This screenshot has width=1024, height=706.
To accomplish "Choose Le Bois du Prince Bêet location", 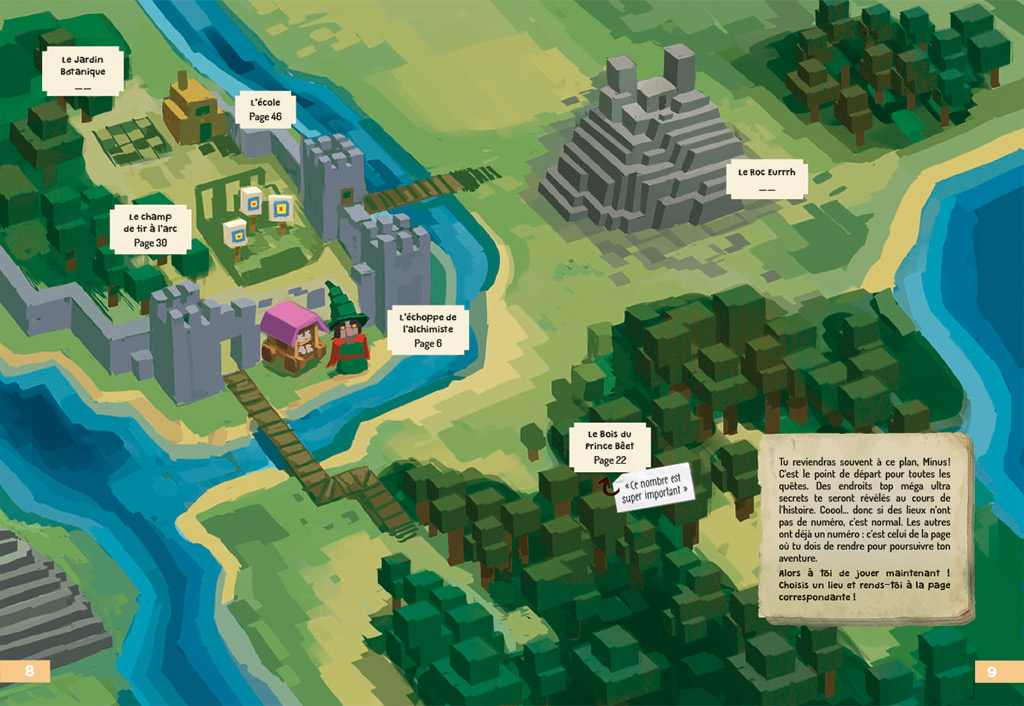I will pyautogui.click(x=609, y=446).
